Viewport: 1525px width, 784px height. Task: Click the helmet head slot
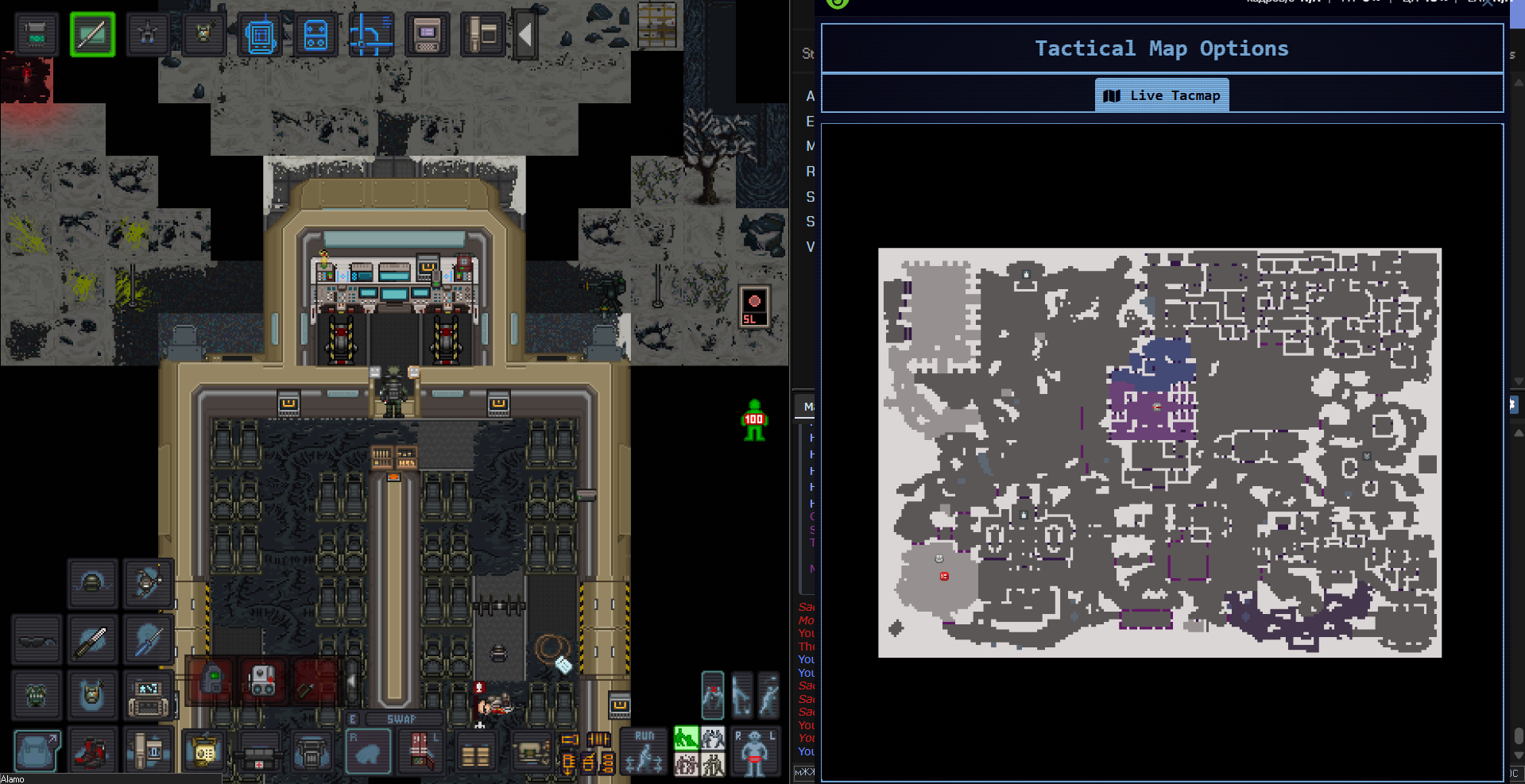[x=92, y=584]
